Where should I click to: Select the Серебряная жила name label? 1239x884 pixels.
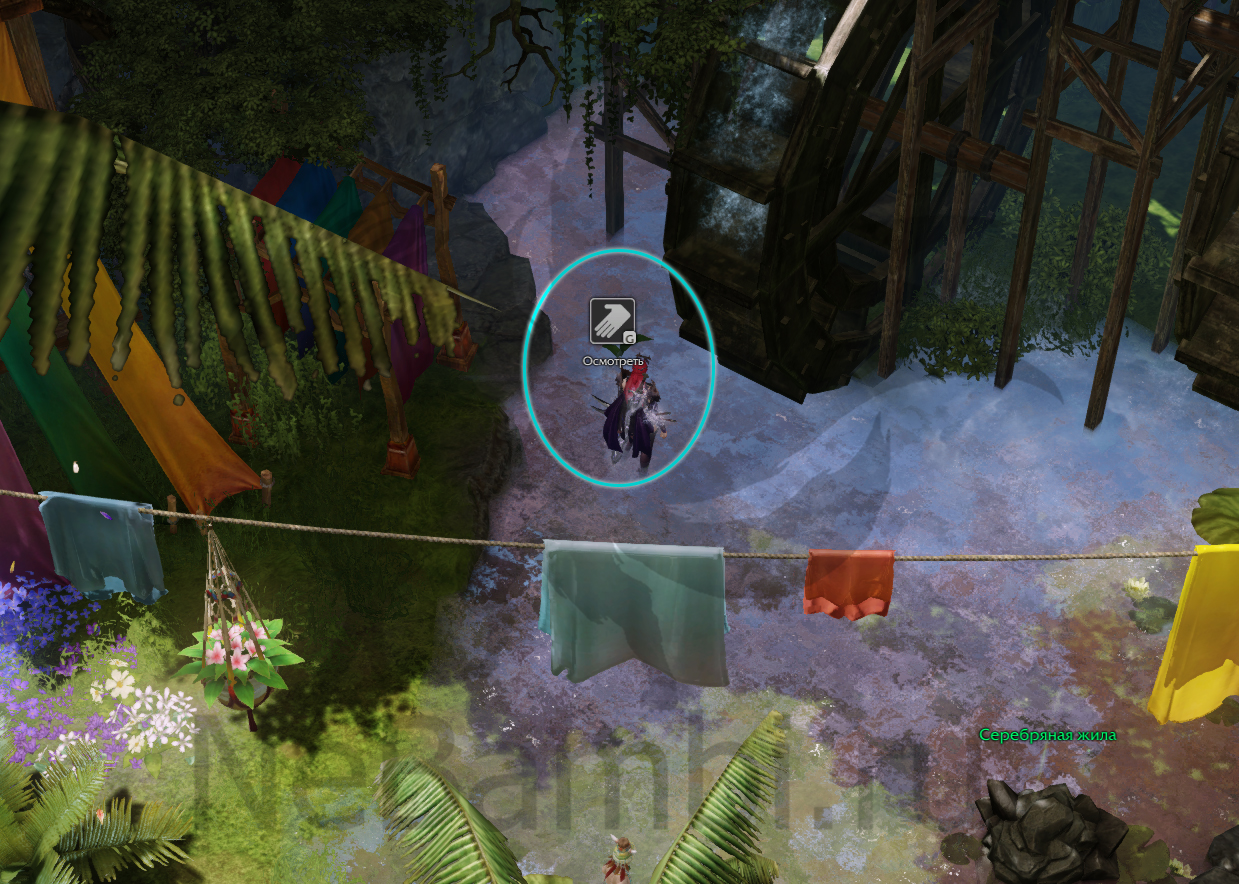point(1047,735)
